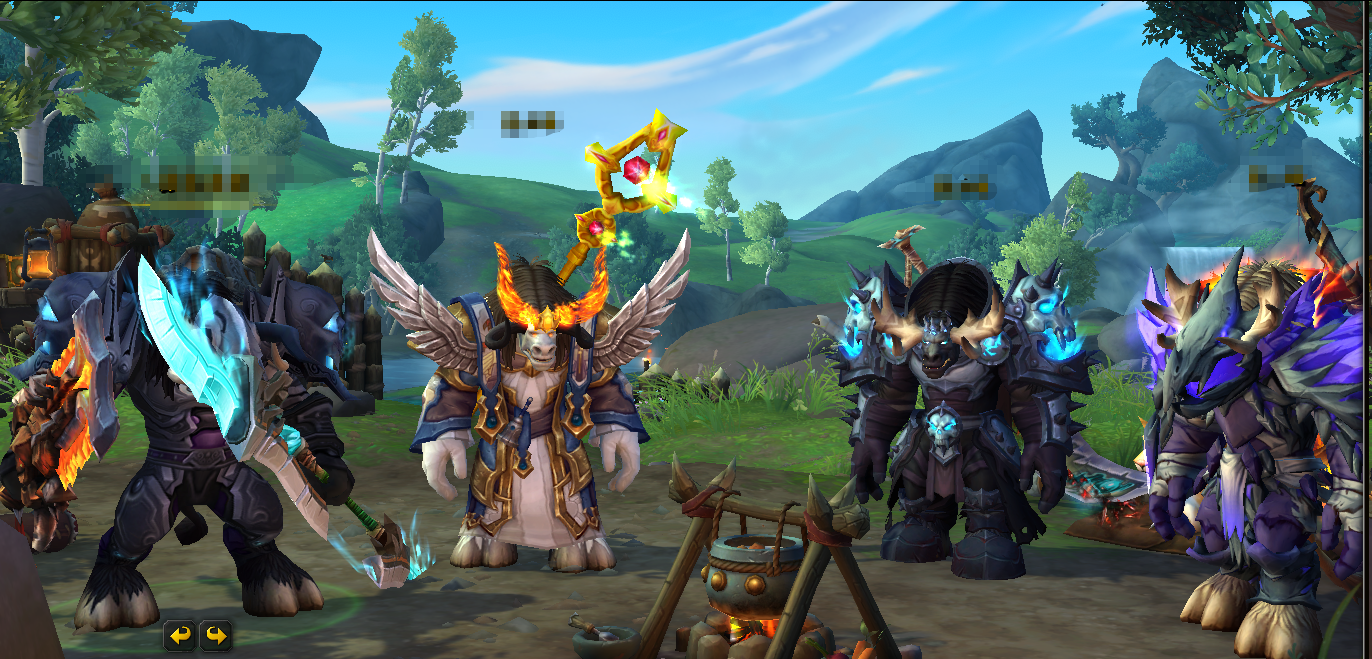Rotate the character left with the arrow button
The height and width of the screenshot is (659, 1372).
coord(180,634)
